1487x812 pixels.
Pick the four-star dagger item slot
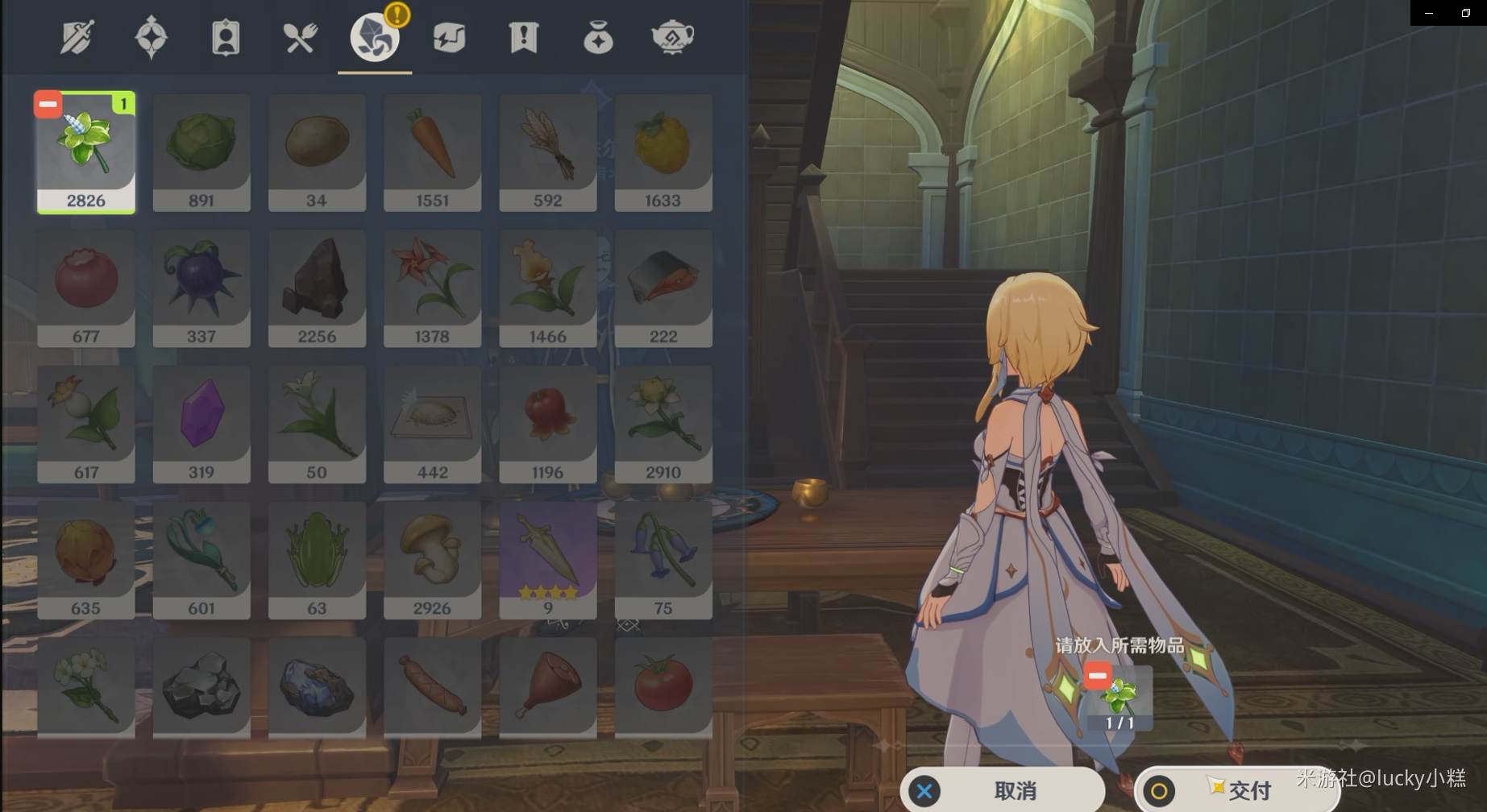[x=548, y=560]
